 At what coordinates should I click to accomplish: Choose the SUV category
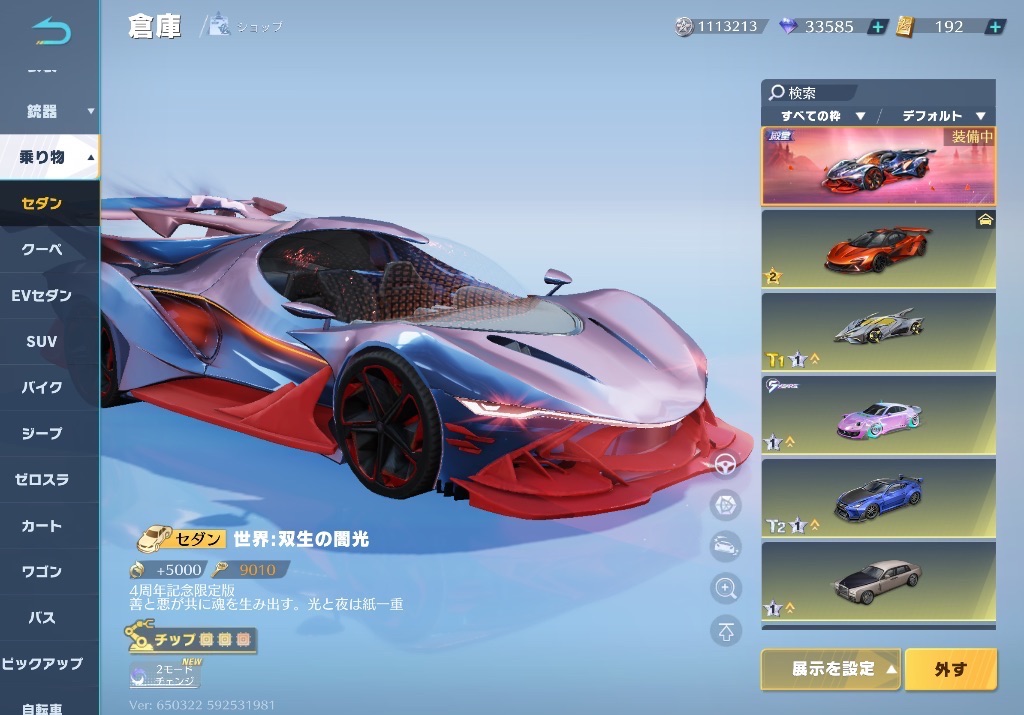coord(43,341)
